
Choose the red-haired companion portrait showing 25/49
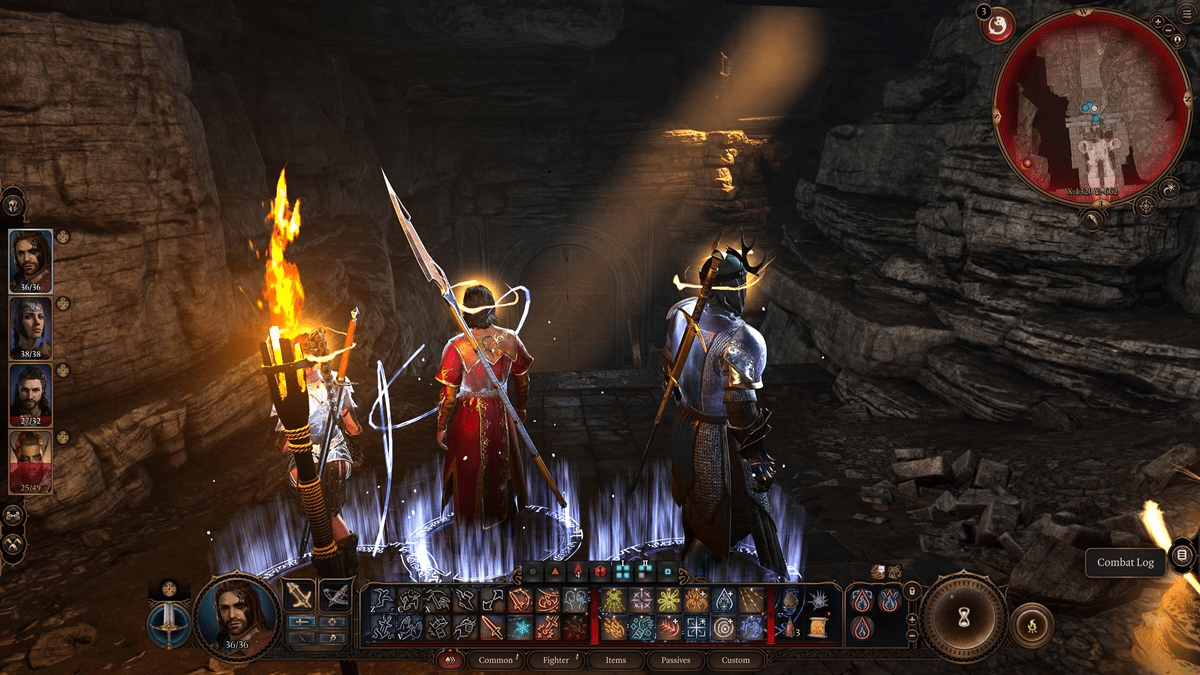point(30,459)
